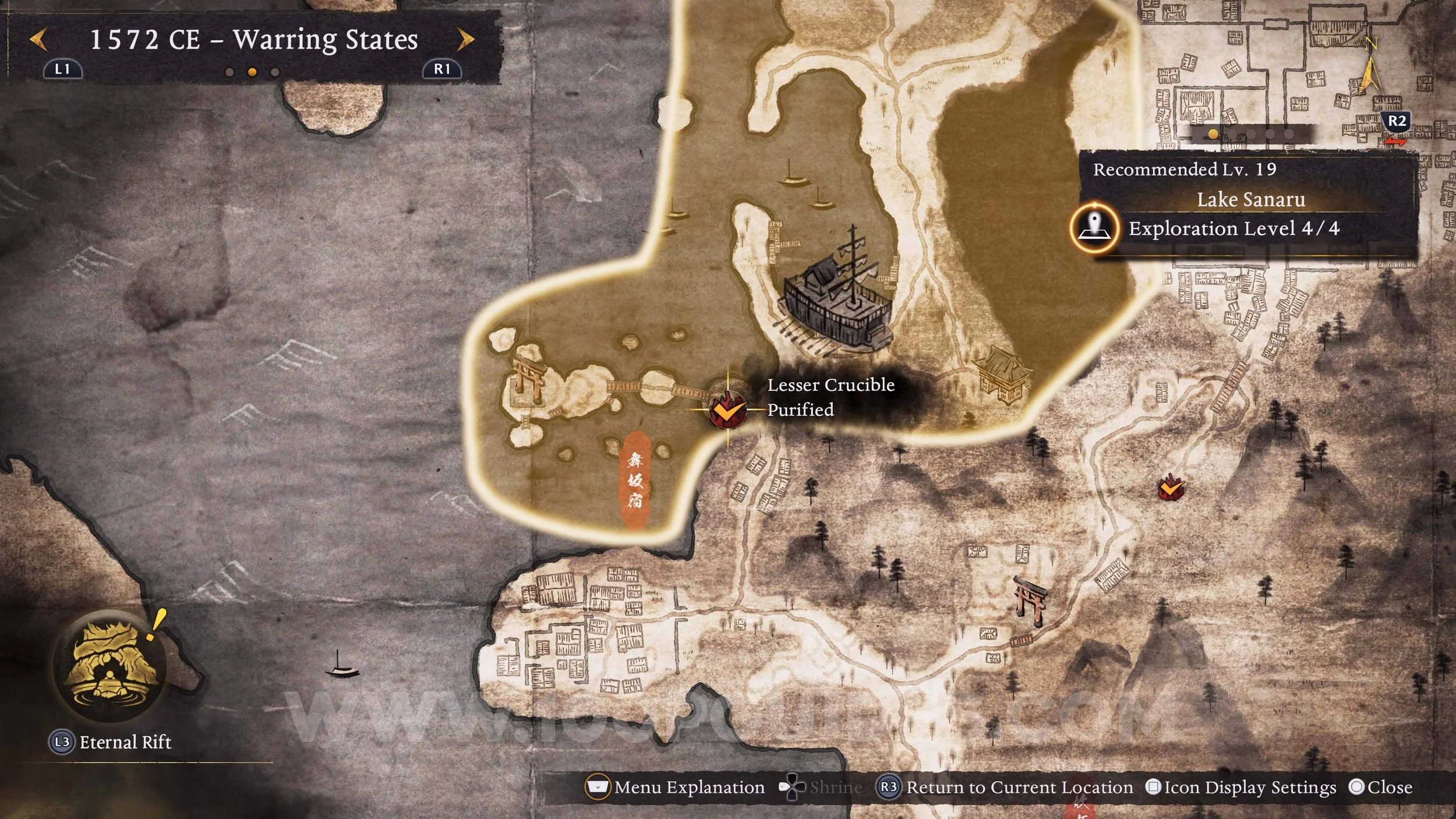
Task: Click the Lake Sanaru exploration level icon
Action: point(1094,228)
